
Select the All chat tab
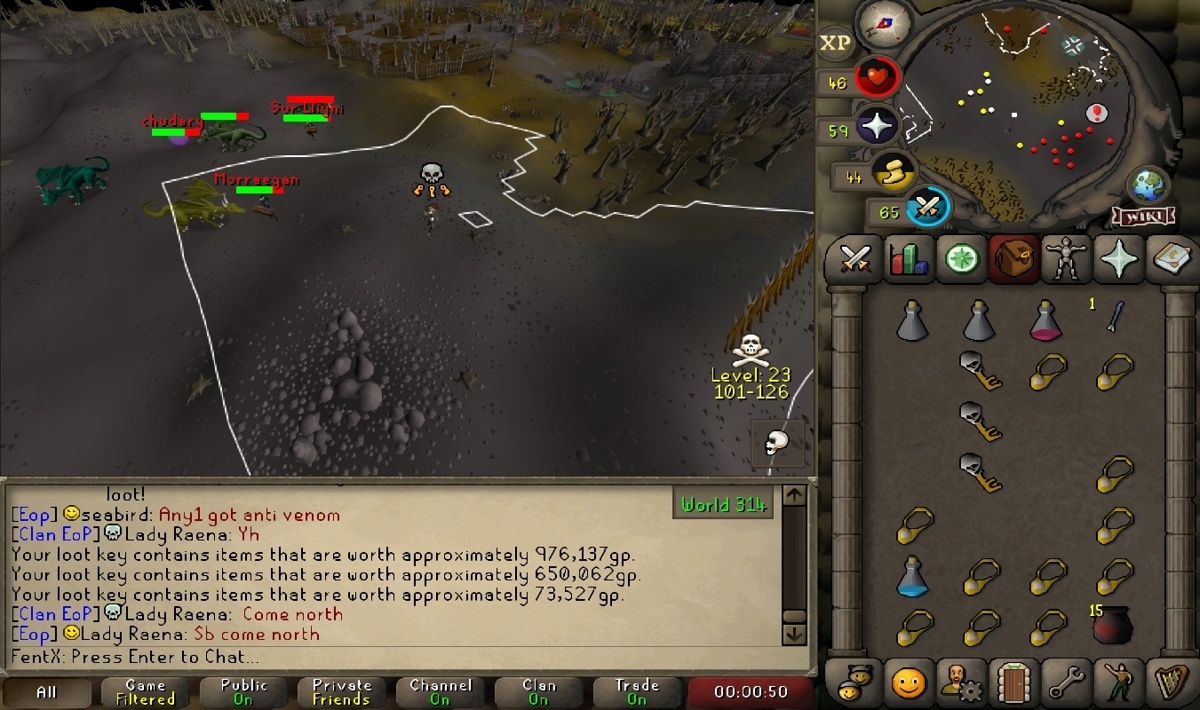tap(47, 692)
